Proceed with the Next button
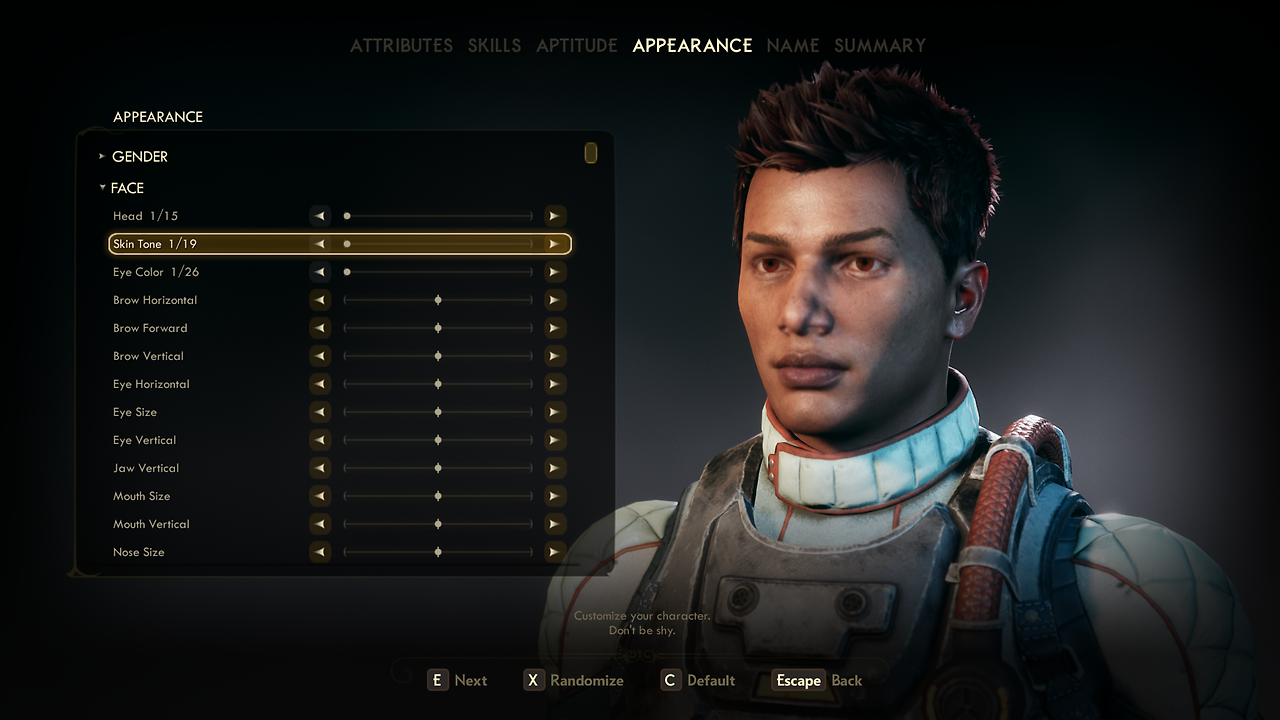 point(458,681)
